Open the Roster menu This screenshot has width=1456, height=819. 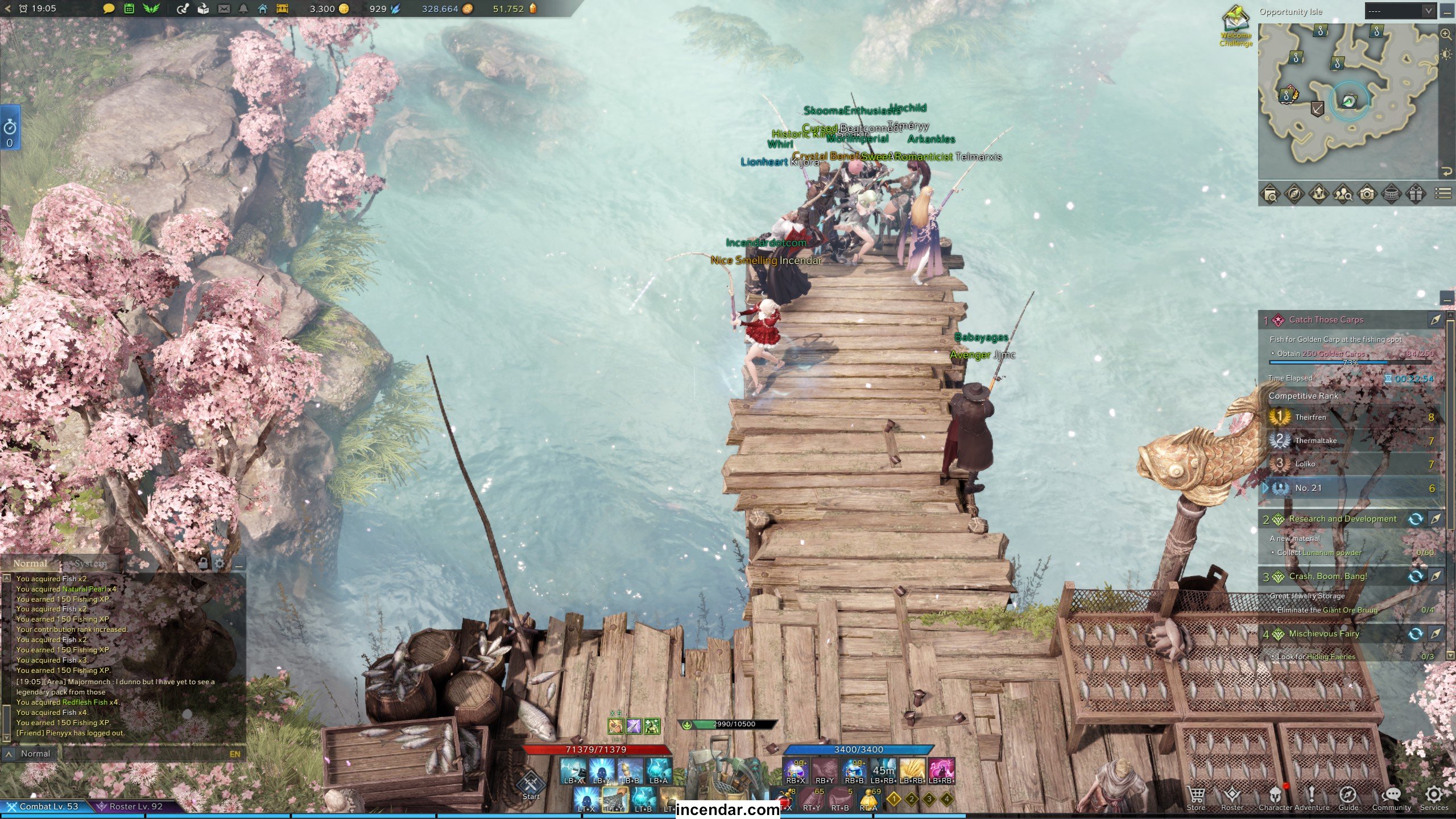click(1232, 796)
